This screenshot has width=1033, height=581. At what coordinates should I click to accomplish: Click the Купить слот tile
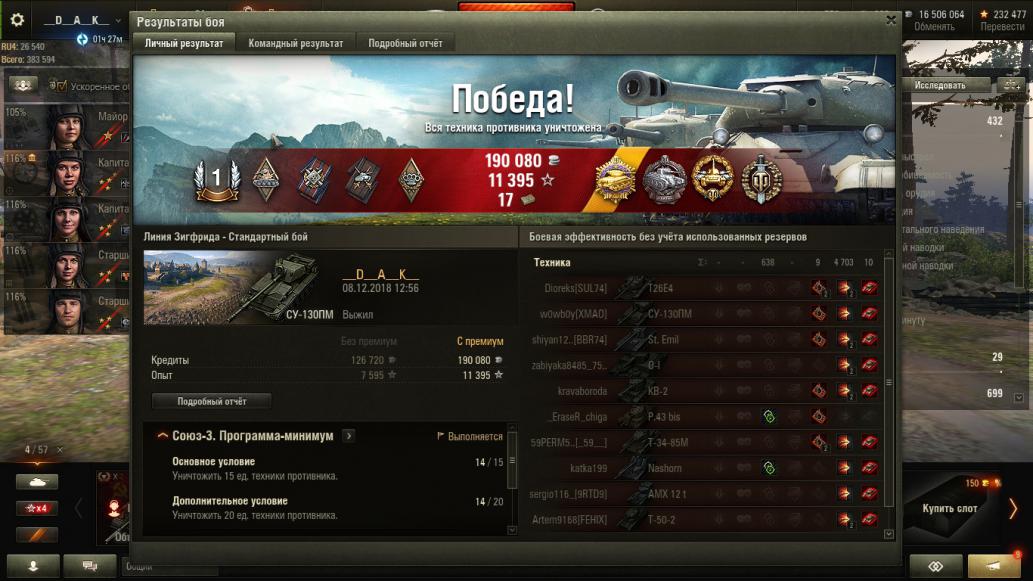point(951,508)
